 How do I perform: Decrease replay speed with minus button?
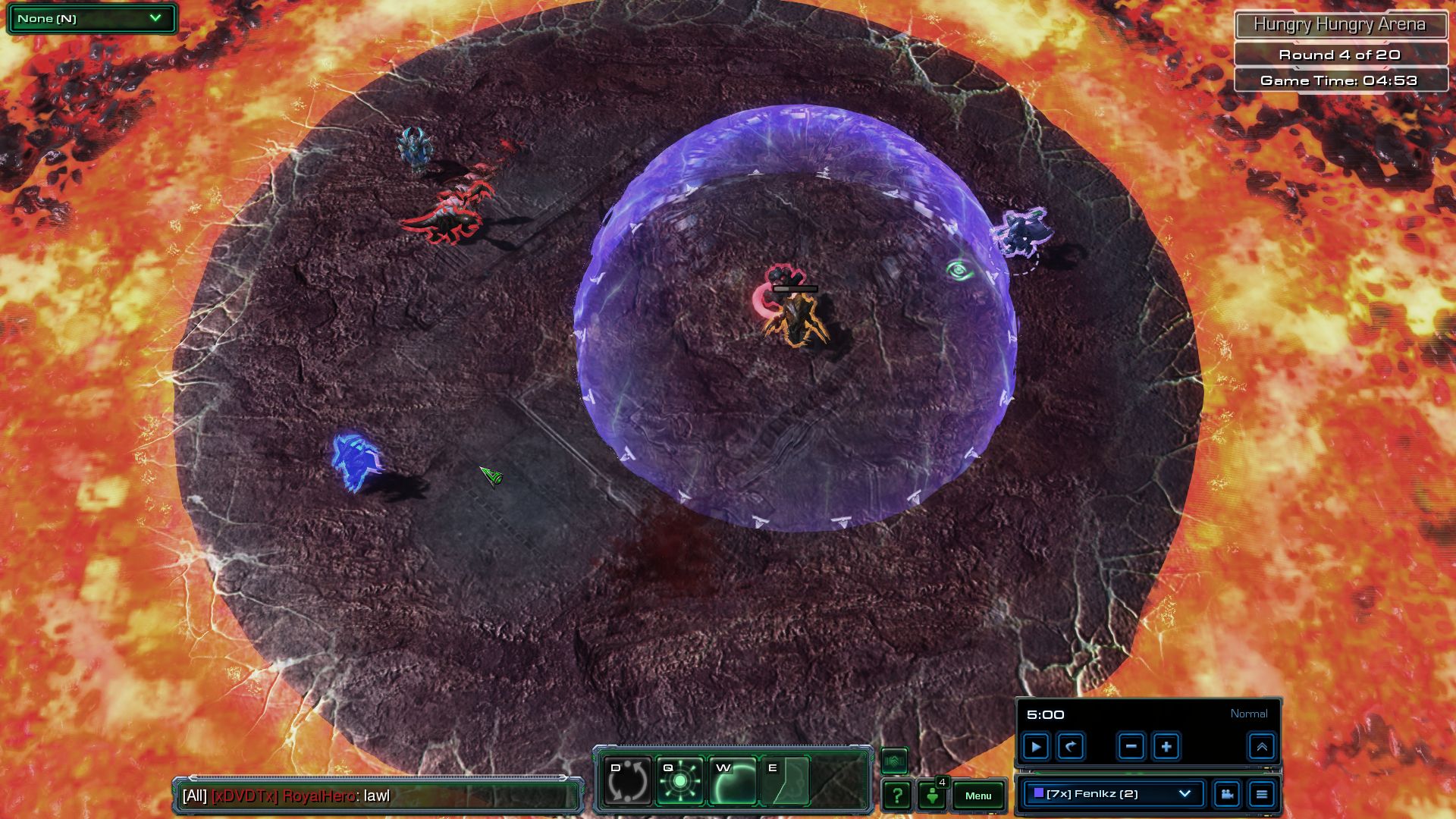[x=1131, y=747]
